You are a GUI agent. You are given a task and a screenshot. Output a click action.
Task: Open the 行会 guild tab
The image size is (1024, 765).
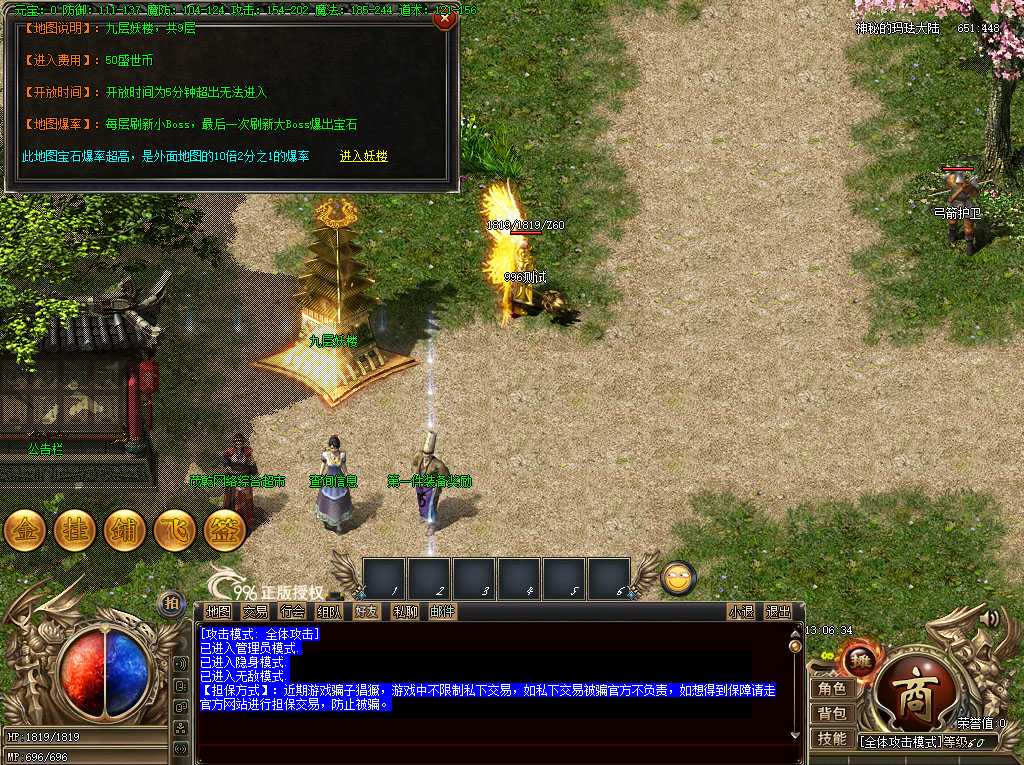[x=293, y=612]
